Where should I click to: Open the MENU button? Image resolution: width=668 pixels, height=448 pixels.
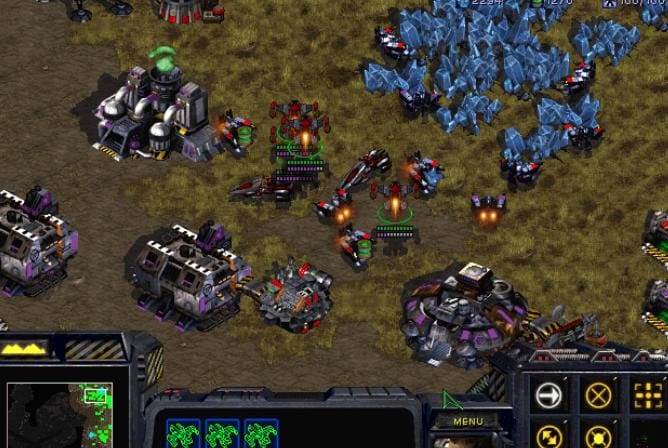click(x=468, y=421)
